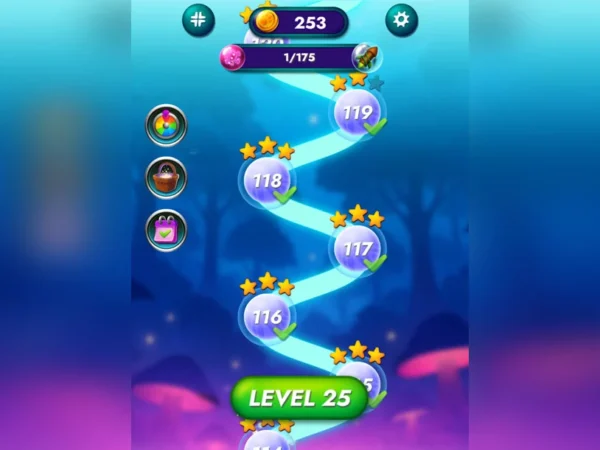Select level 119 bubble
600x450 pixels.
click(x=358, y=113)
